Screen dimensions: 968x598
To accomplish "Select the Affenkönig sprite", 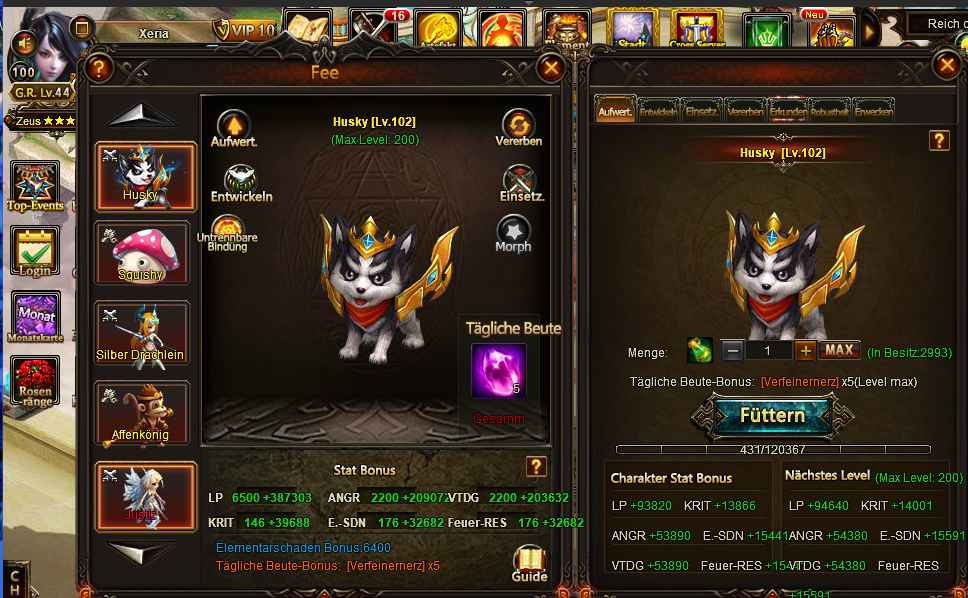I will 141,413.
